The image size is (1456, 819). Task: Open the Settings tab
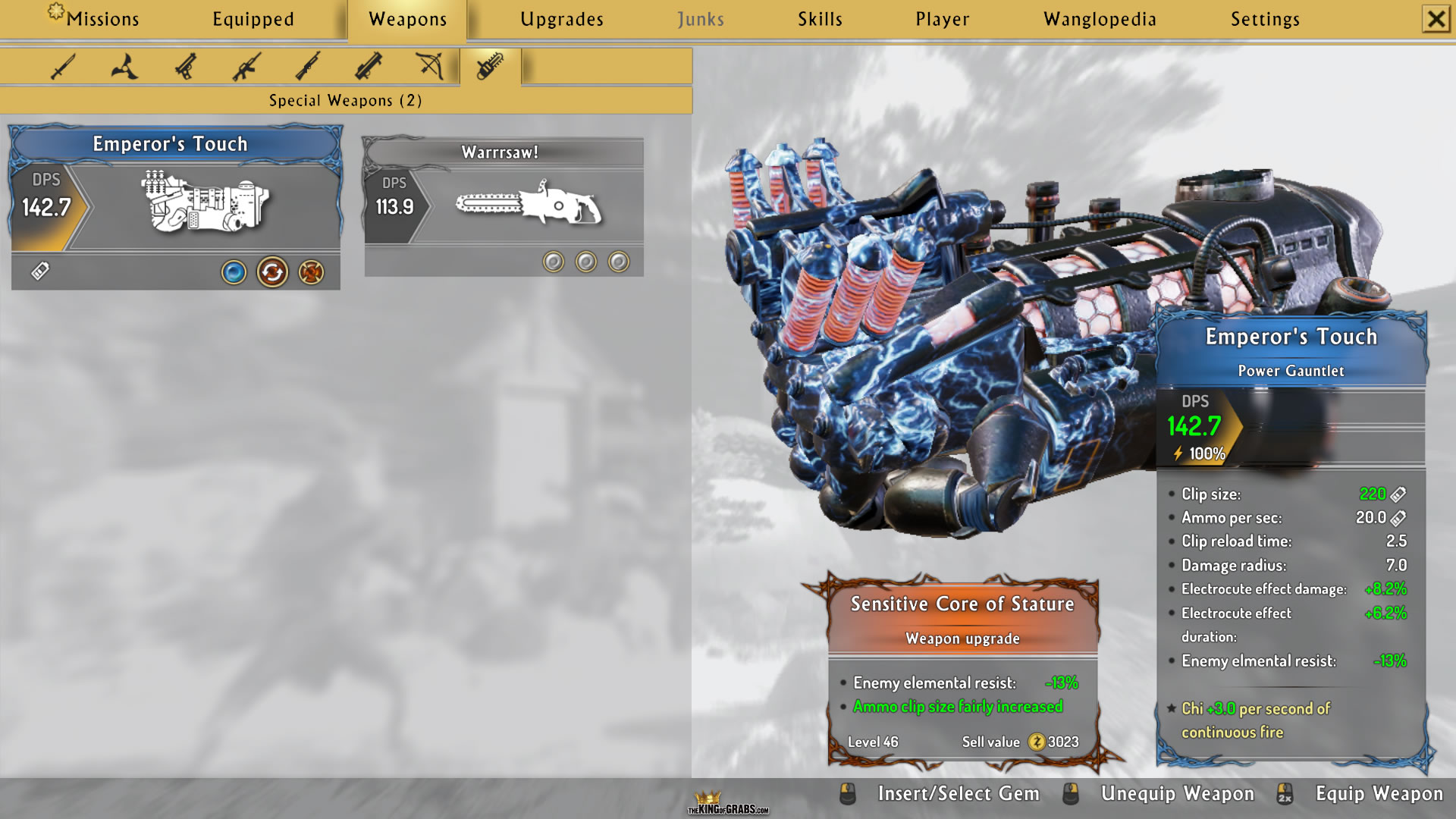(1265, 19)
